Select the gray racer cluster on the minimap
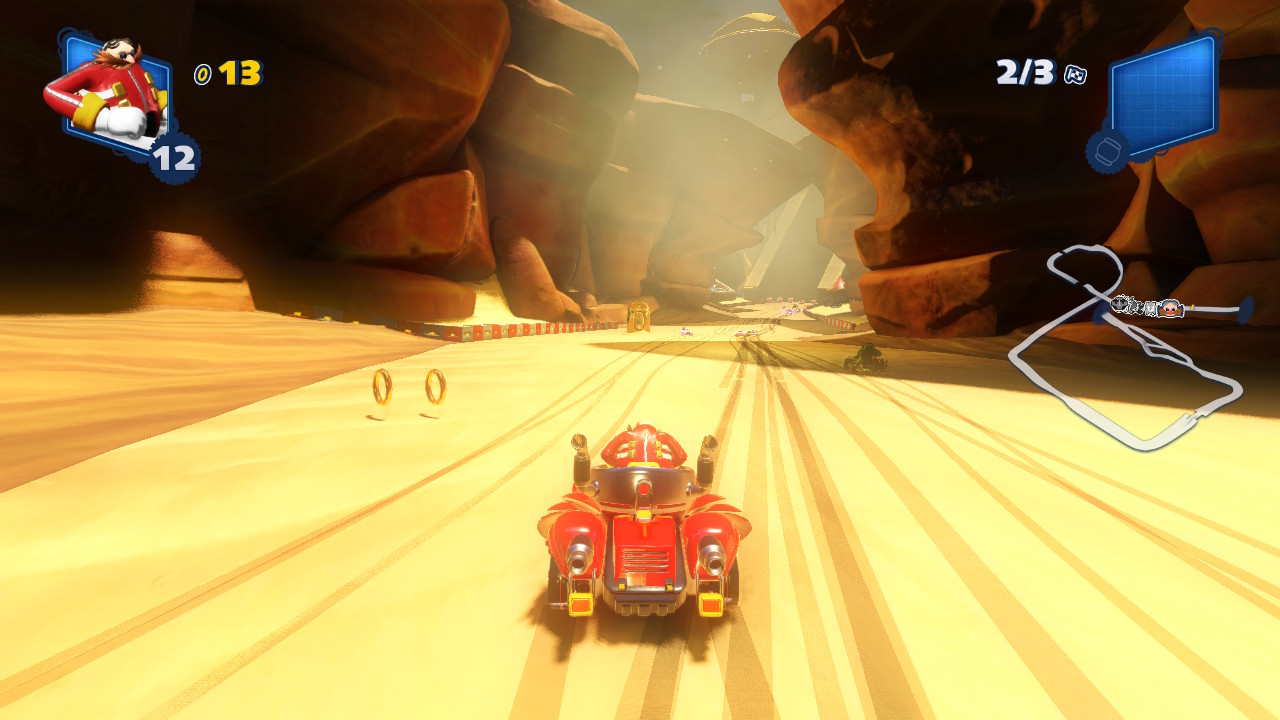1280x720 pixels. click(x=1136, y=306)
